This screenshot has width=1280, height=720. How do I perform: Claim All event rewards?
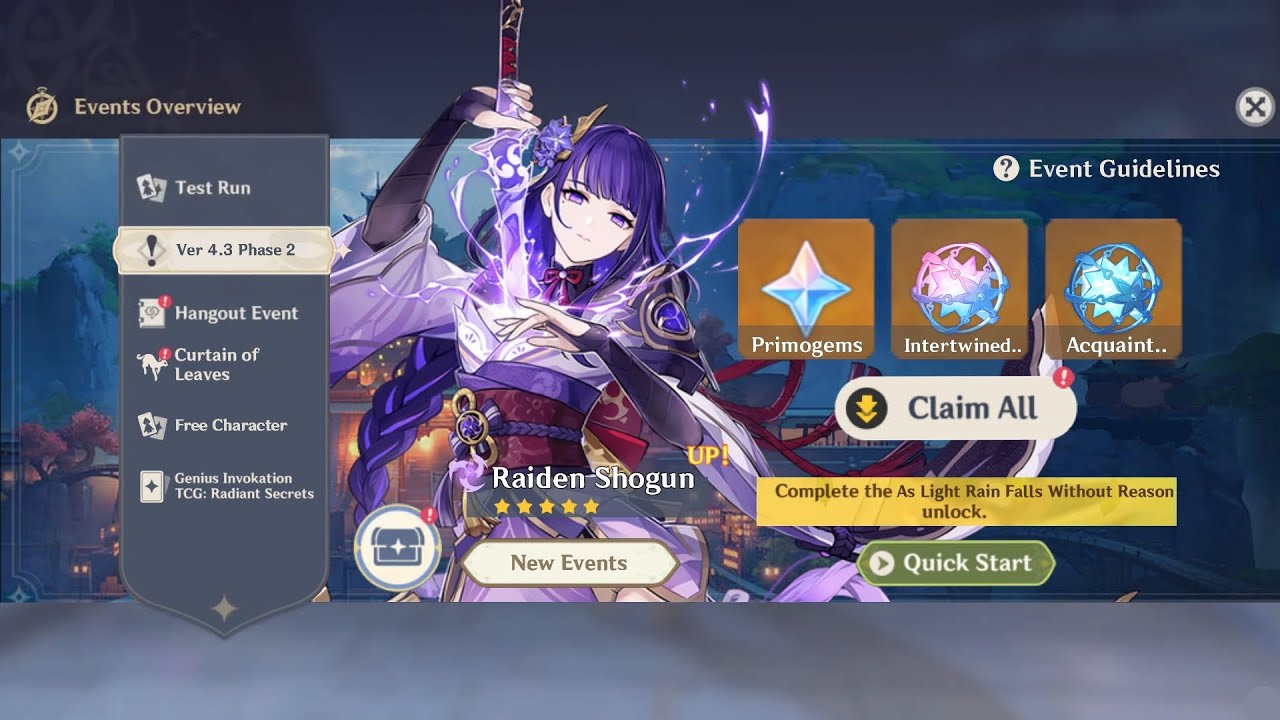click(x=955, y=408)
